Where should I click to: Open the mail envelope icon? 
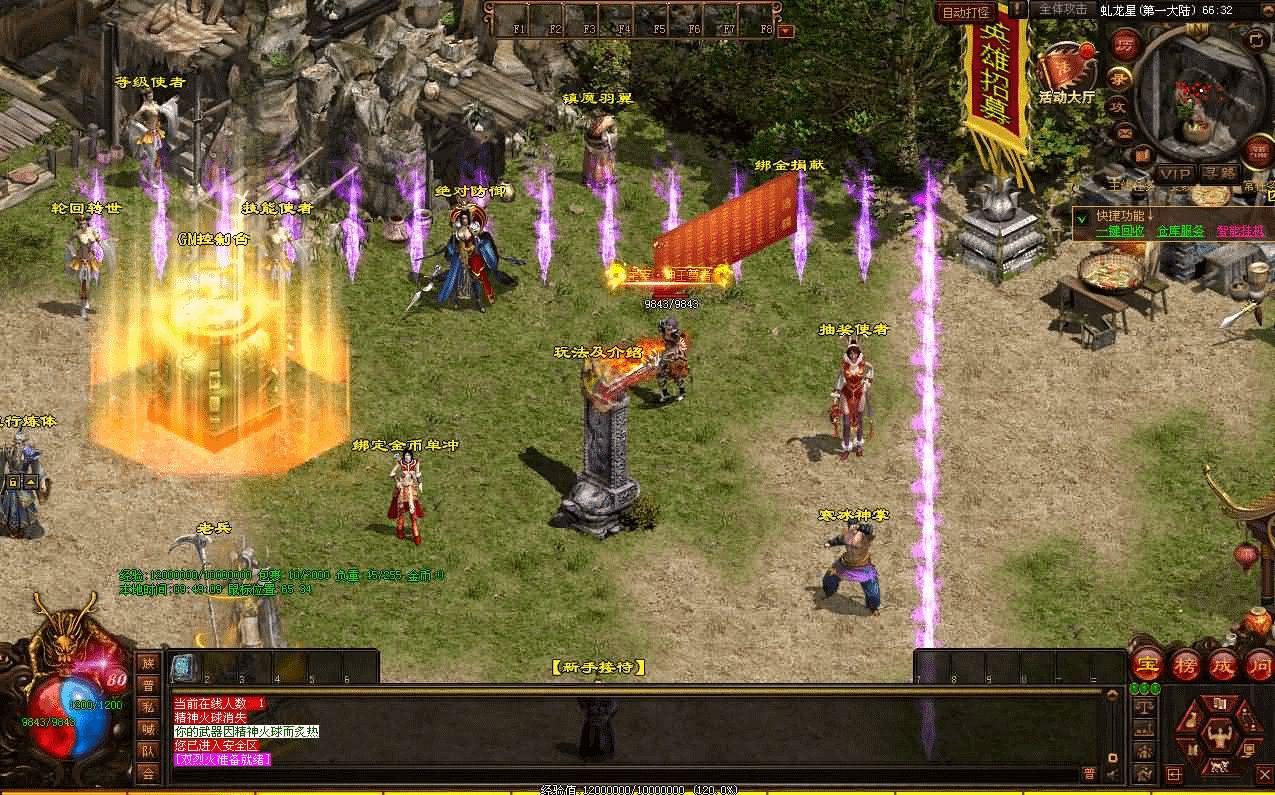pos(1124,132)
